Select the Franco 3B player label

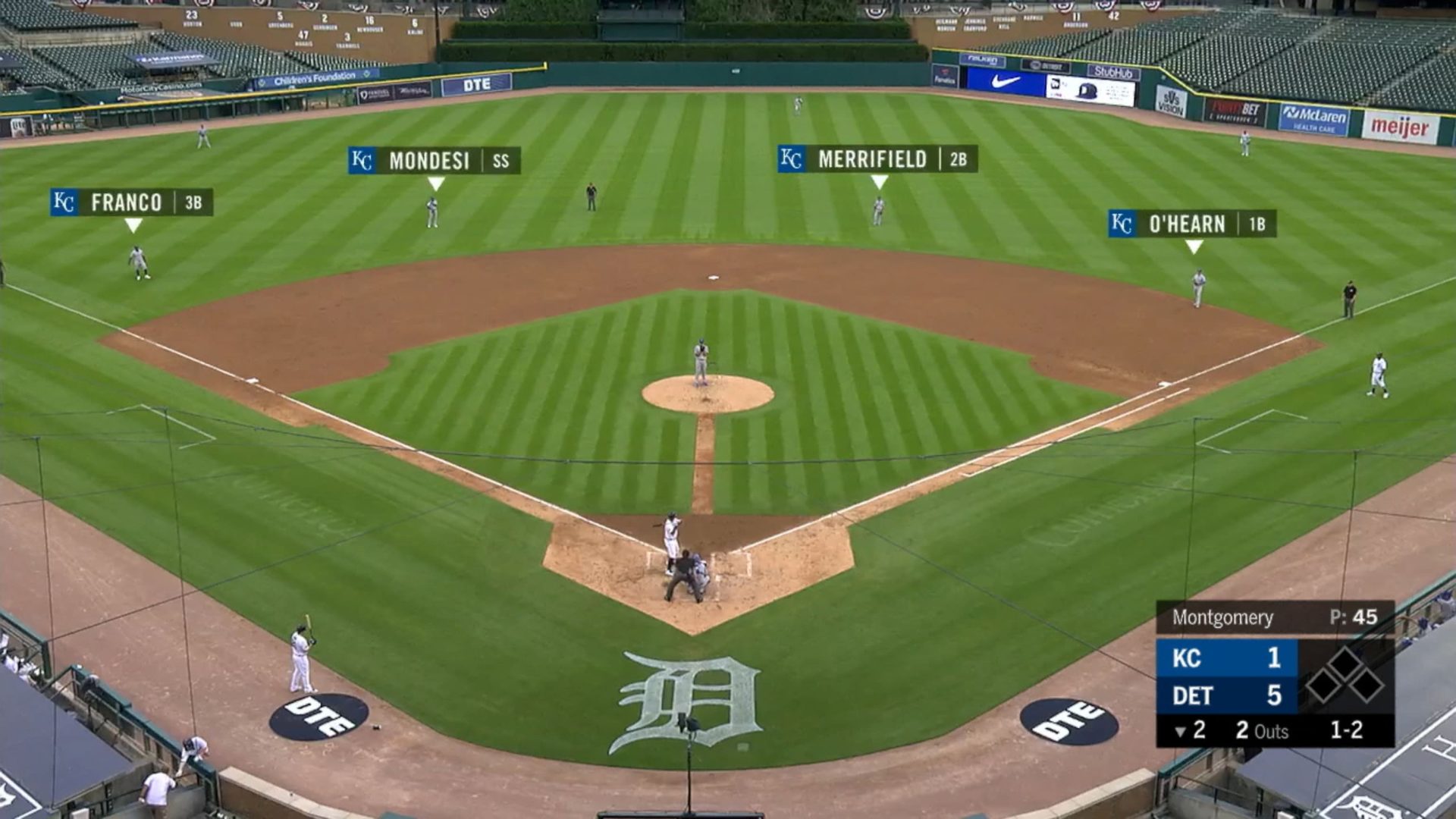pyautogui.click(x=131, y=202)
